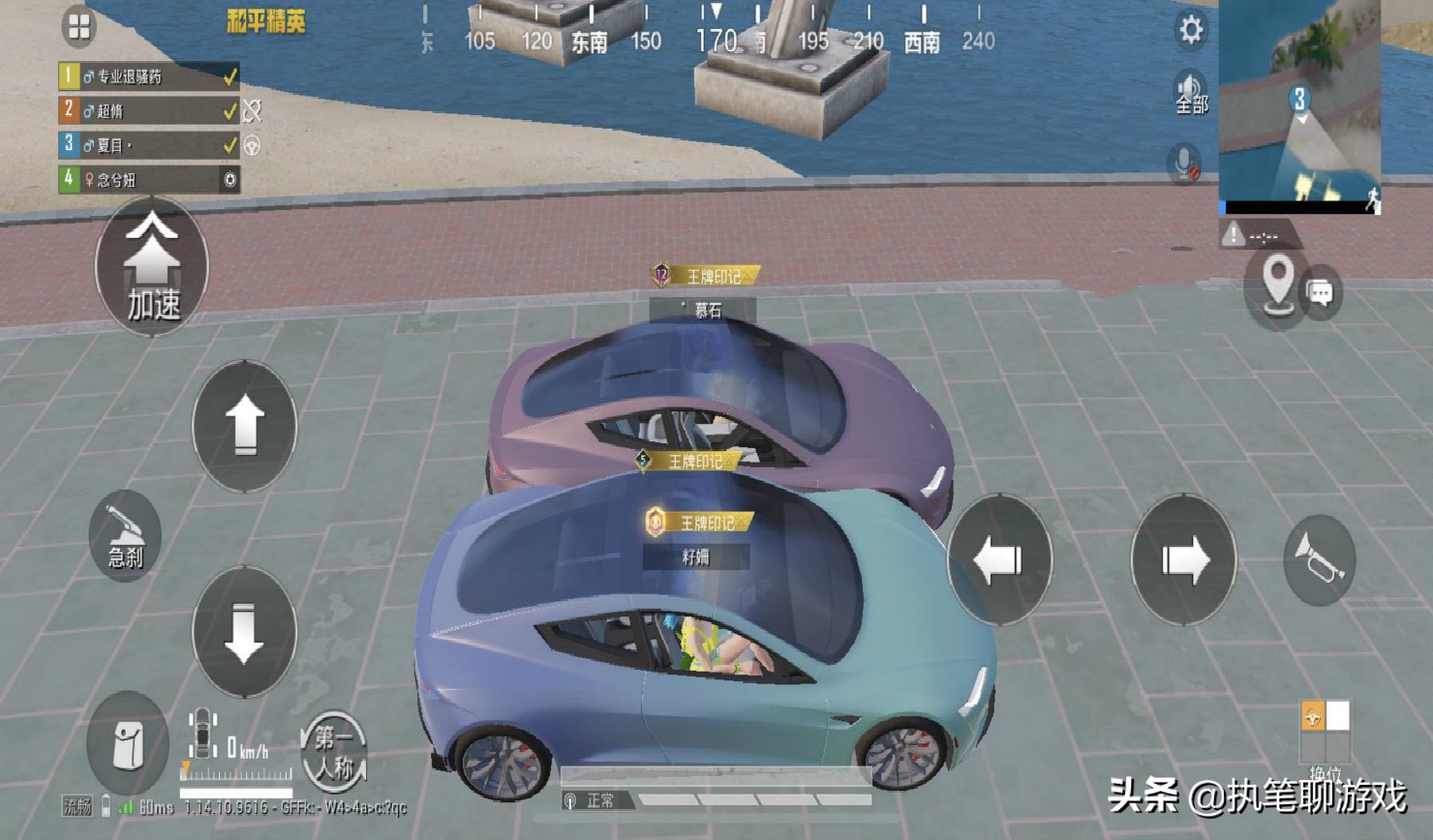
Task: Toggle the muted microphone
Action: 1184,163
